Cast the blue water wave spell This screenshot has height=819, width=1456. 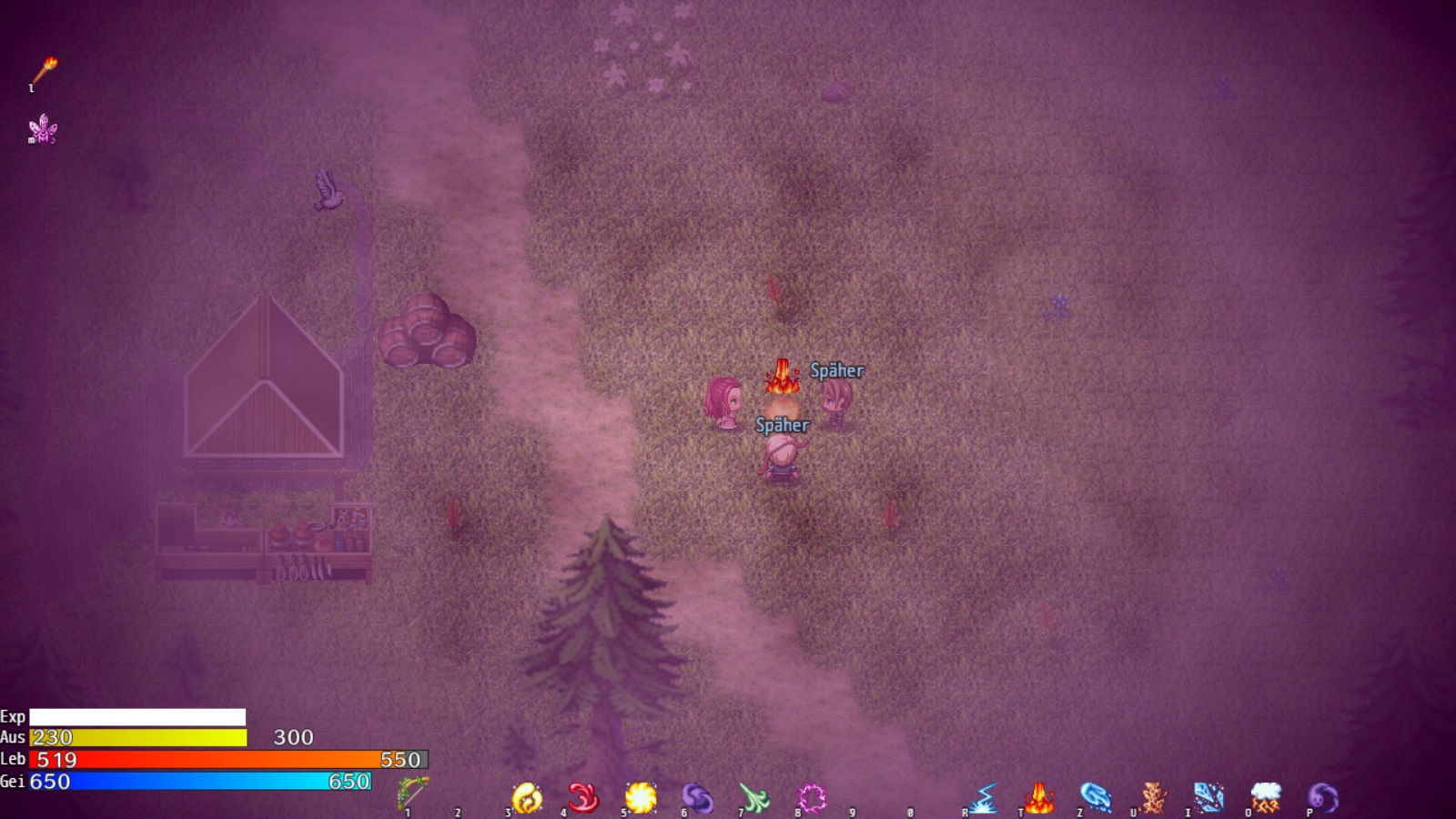pos(1096,798)
